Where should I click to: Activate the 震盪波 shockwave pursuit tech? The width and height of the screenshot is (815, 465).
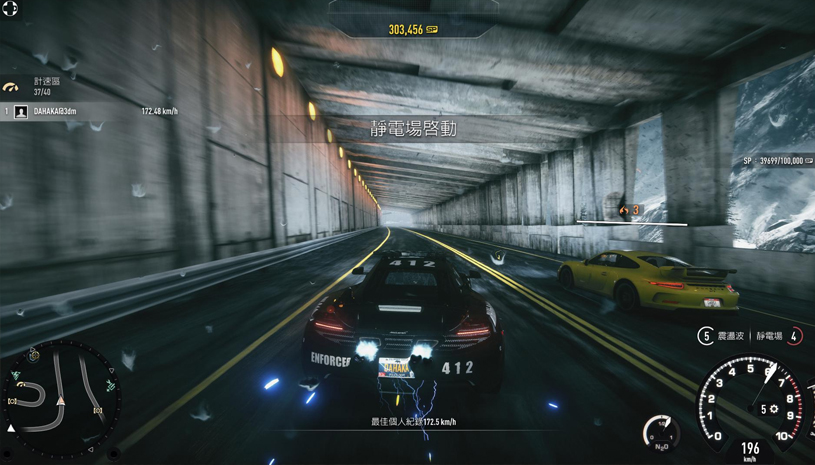pos(705,336)
